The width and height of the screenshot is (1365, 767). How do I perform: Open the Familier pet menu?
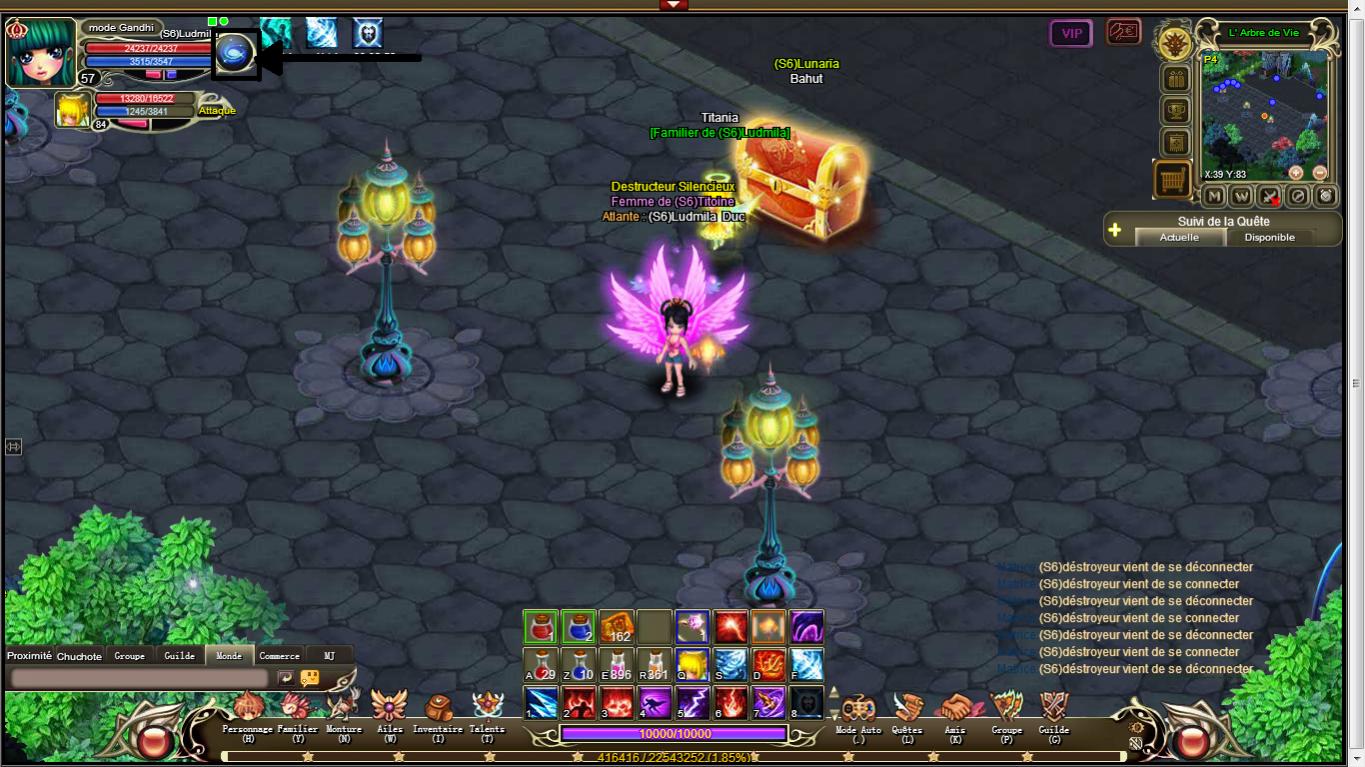click(x=297, y=710)
